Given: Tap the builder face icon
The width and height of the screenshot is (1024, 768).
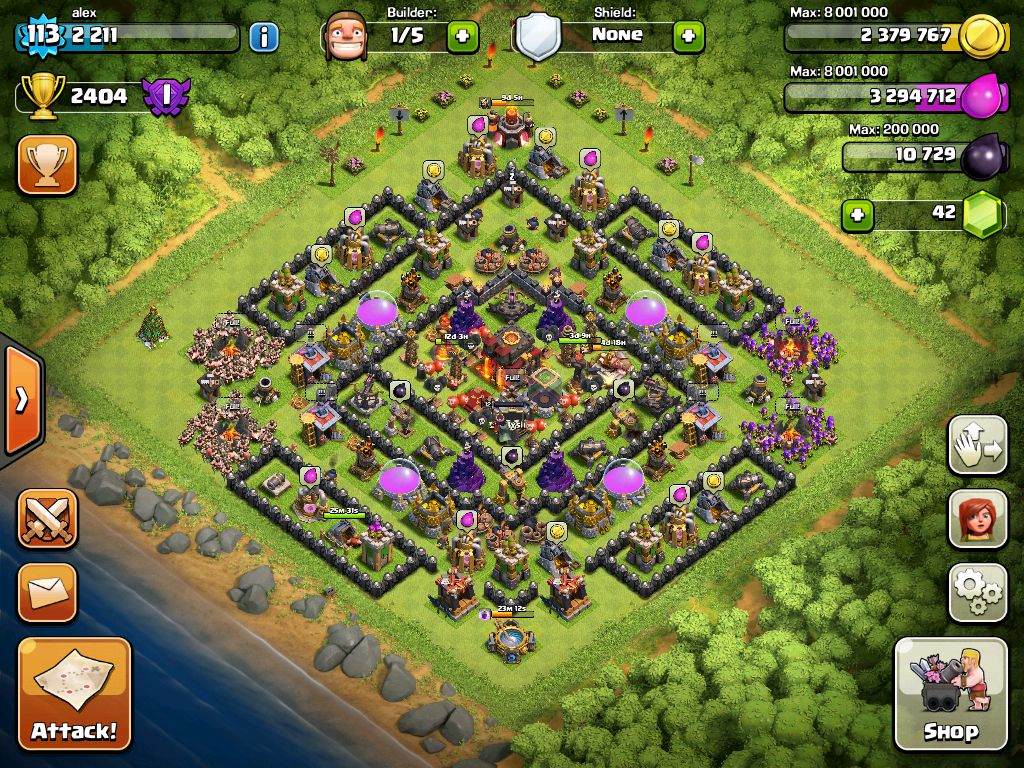Looking at the screenshot, I should [346, 37].
